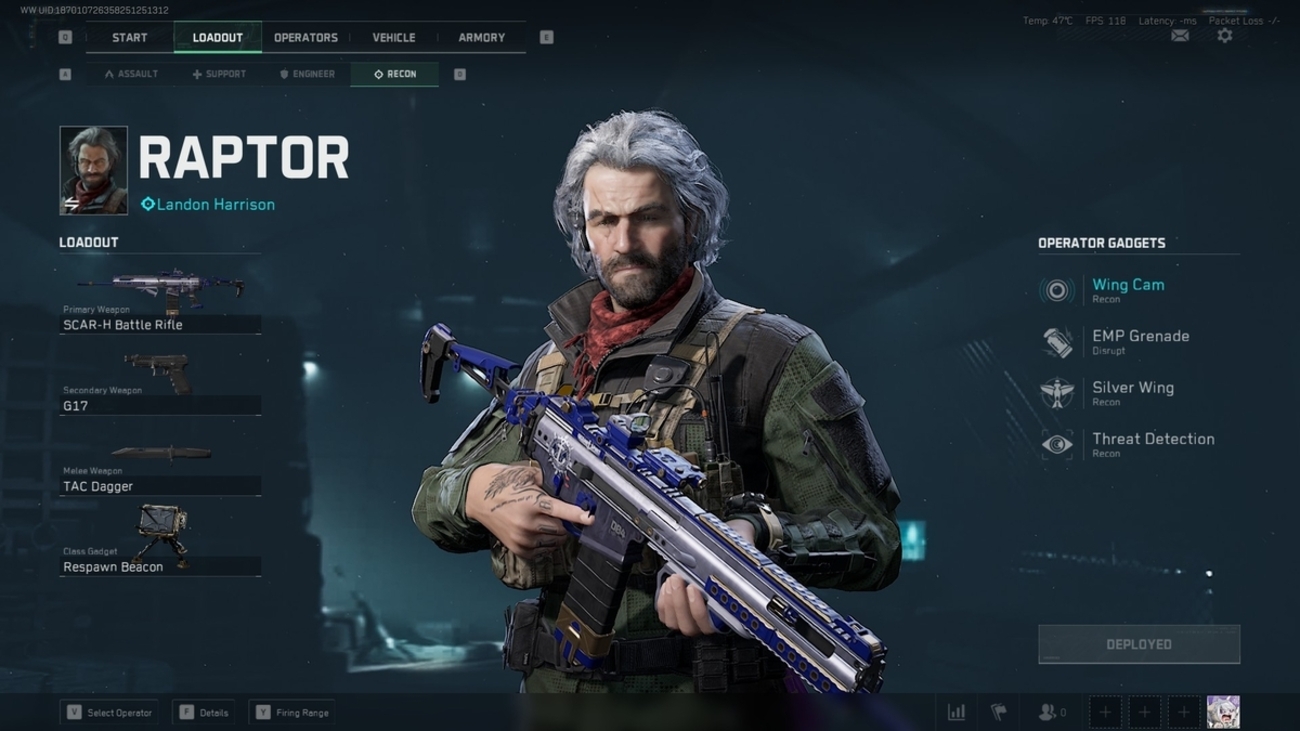Show the EMP Grenade gadget info

click(x=1139, y=342)
